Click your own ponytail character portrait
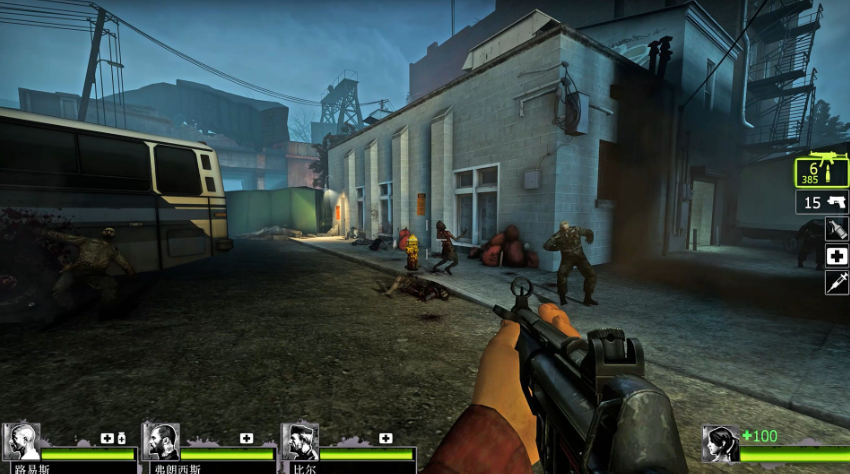Screen dimensions: 850x474 point(720,444)
